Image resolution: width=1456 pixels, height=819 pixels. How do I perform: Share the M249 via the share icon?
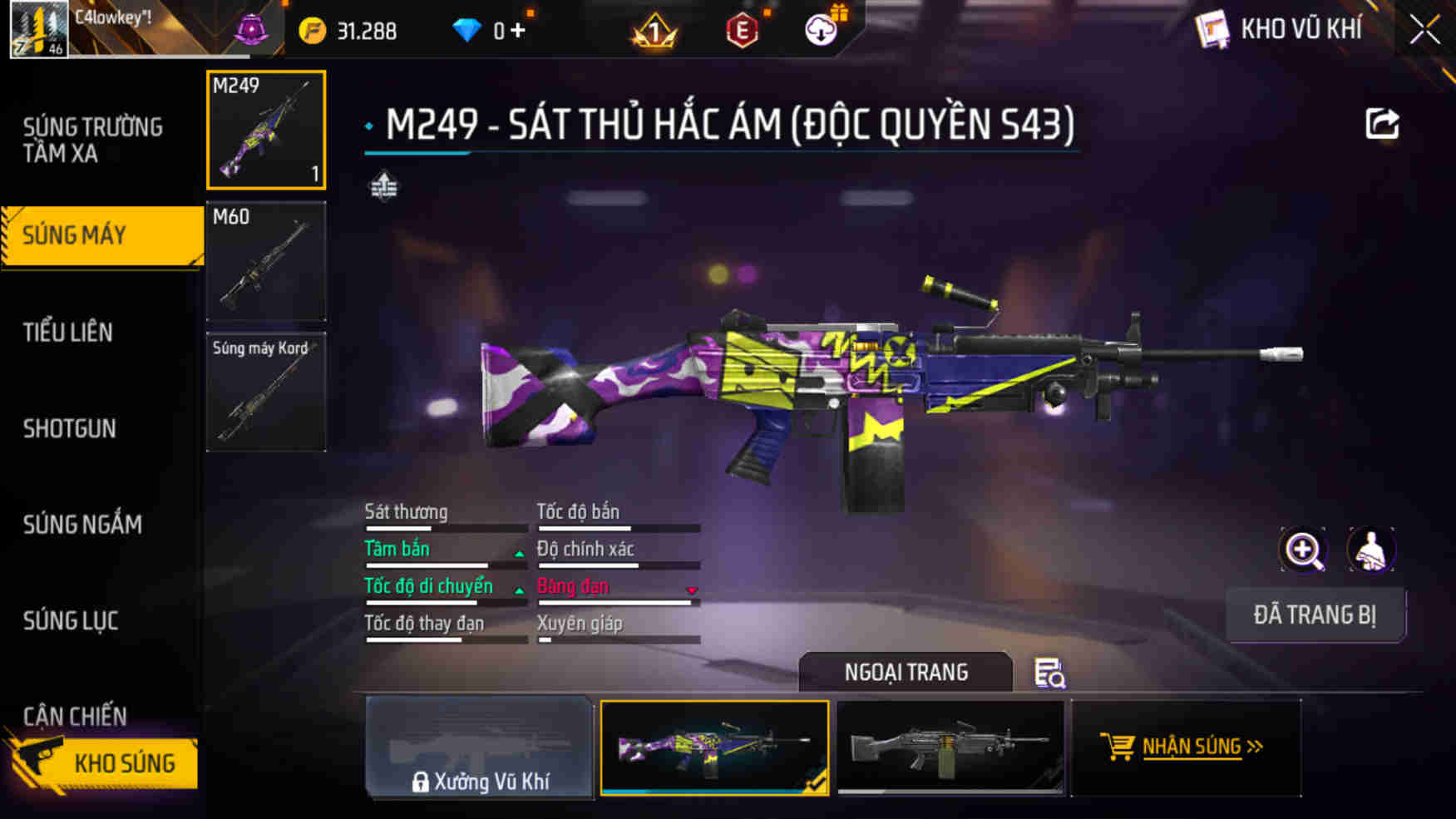coord(1383,123)
